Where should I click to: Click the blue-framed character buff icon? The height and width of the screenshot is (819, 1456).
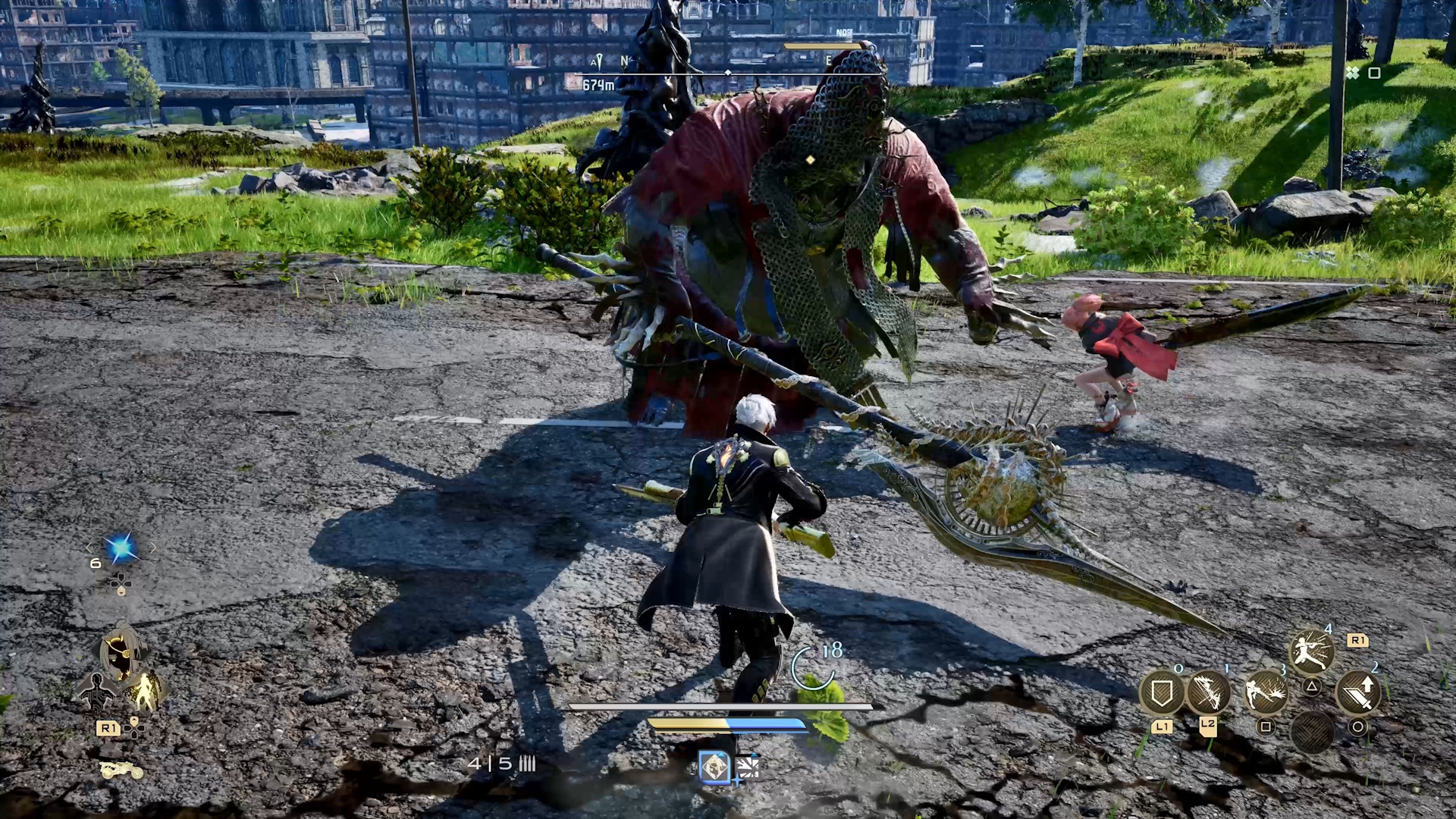pyautogui.click(x=714, y=767)
